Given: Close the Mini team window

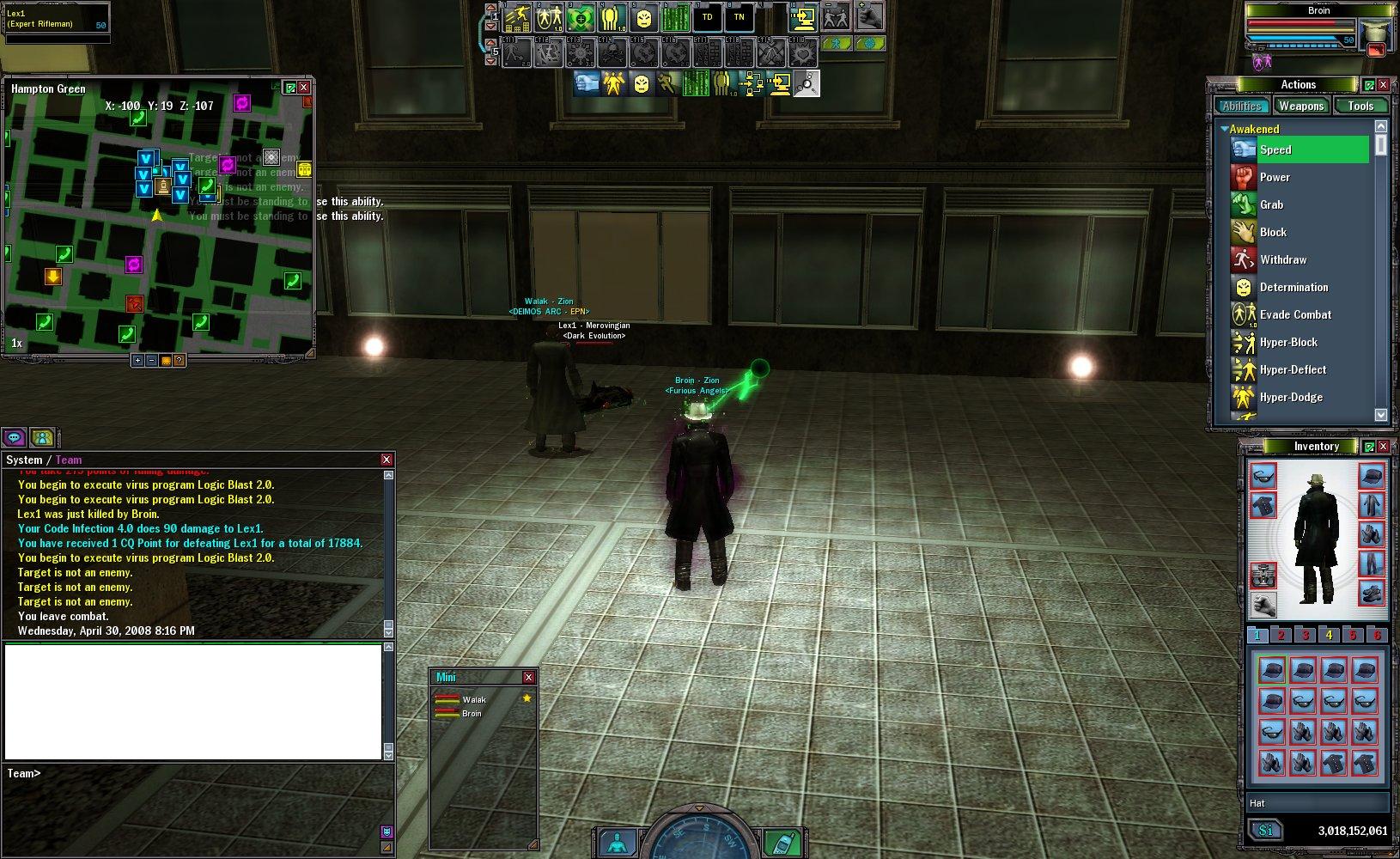Looking at the screenshot, I should pyautogui.click(x=528, y=677).
